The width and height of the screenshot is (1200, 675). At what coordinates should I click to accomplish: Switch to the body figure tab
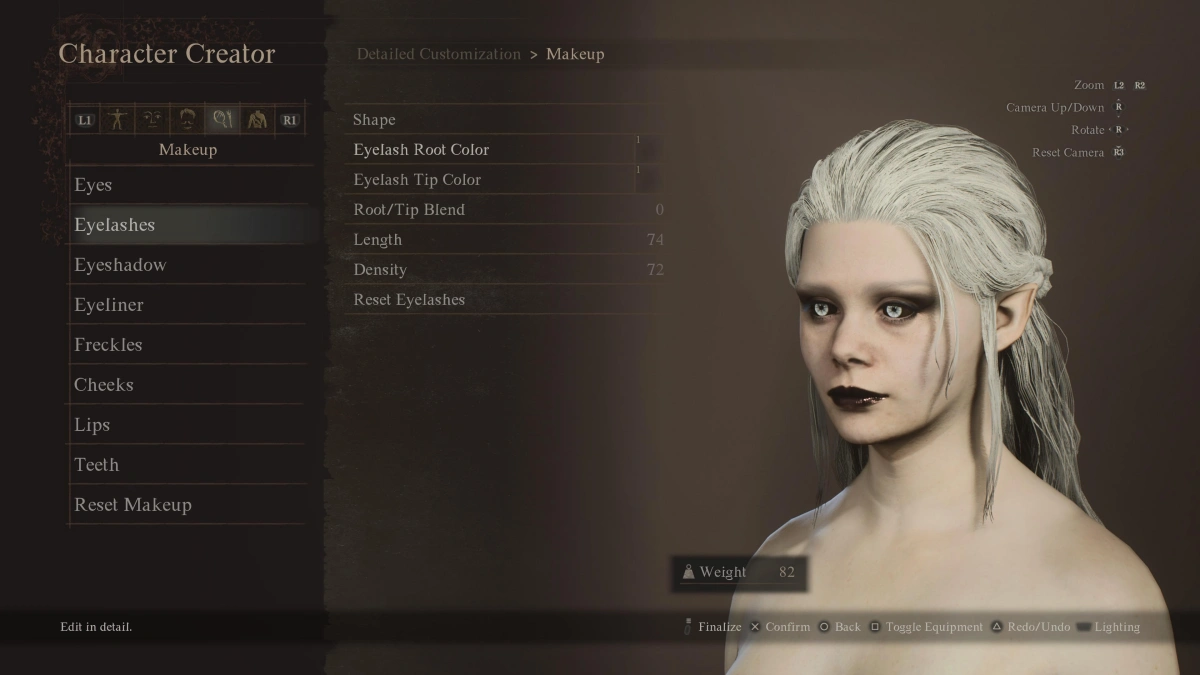point(118,120)
